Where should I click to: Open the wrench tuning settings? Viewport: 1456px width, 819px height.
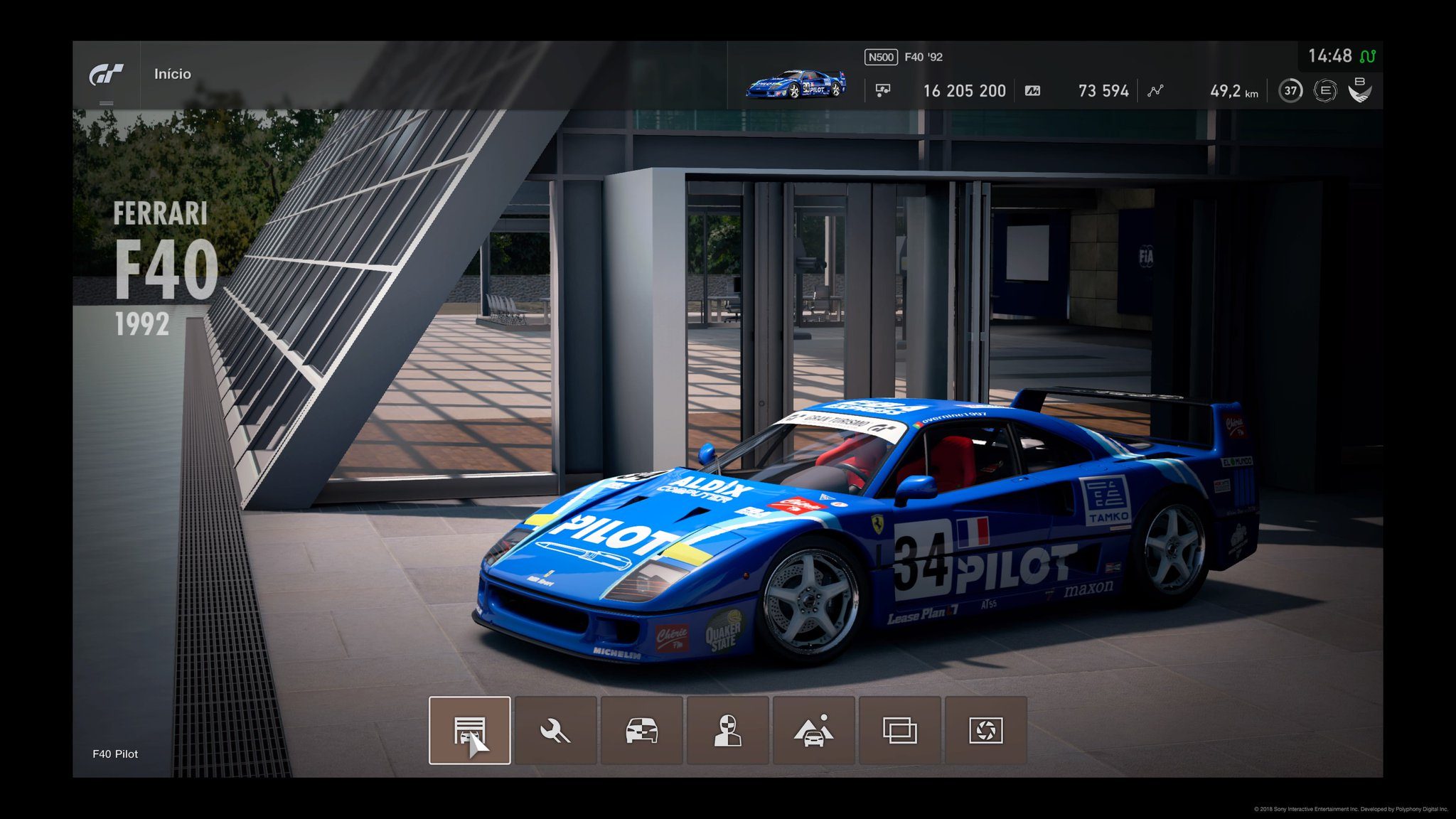(x=555, y=730)
